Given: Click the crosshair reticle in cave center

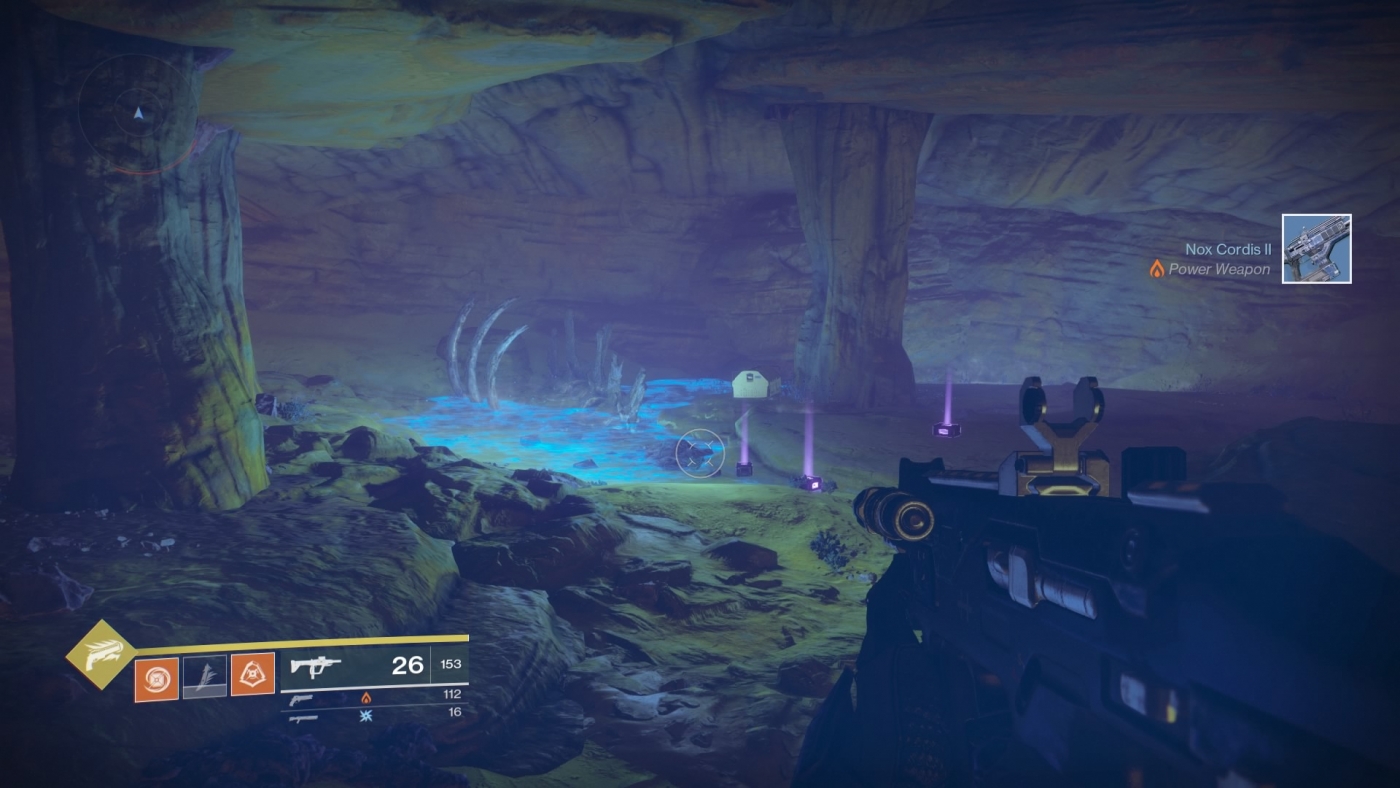Looking at the screenshot, I should pyautogui.click(x=699, y=454).
